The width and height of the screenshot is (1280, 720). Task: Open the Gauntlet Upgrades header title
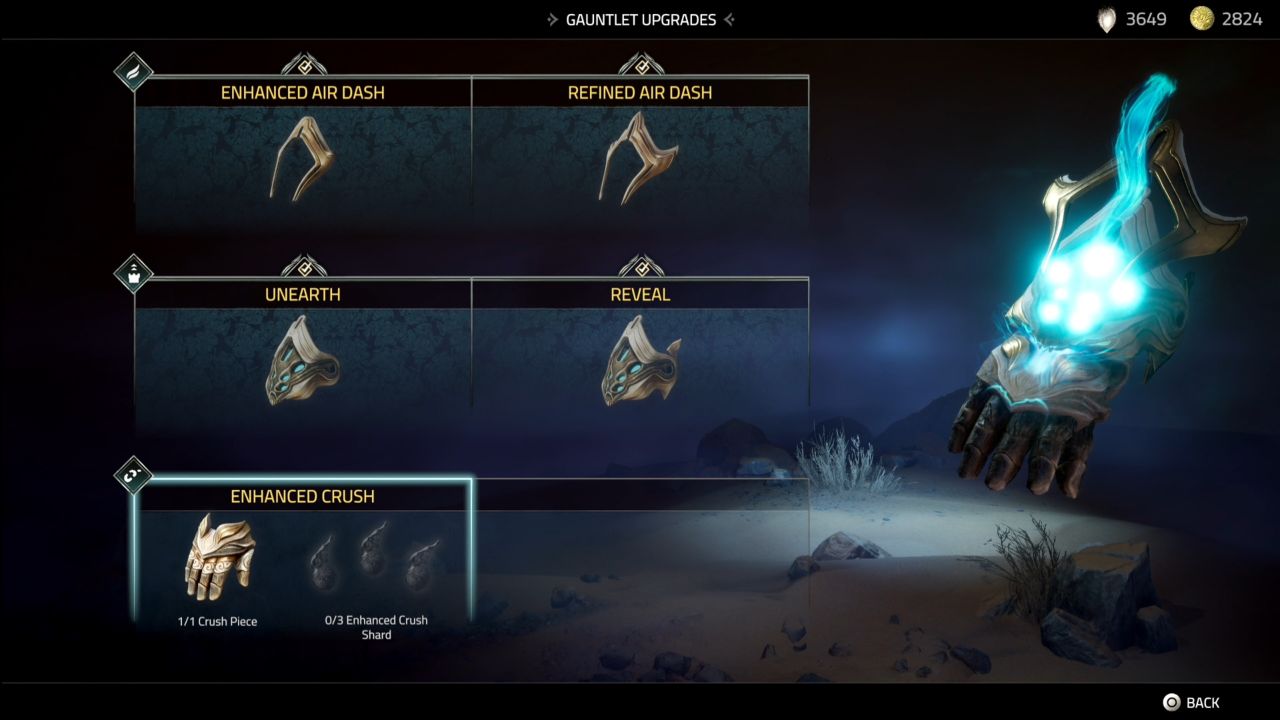tap(640, 18)
